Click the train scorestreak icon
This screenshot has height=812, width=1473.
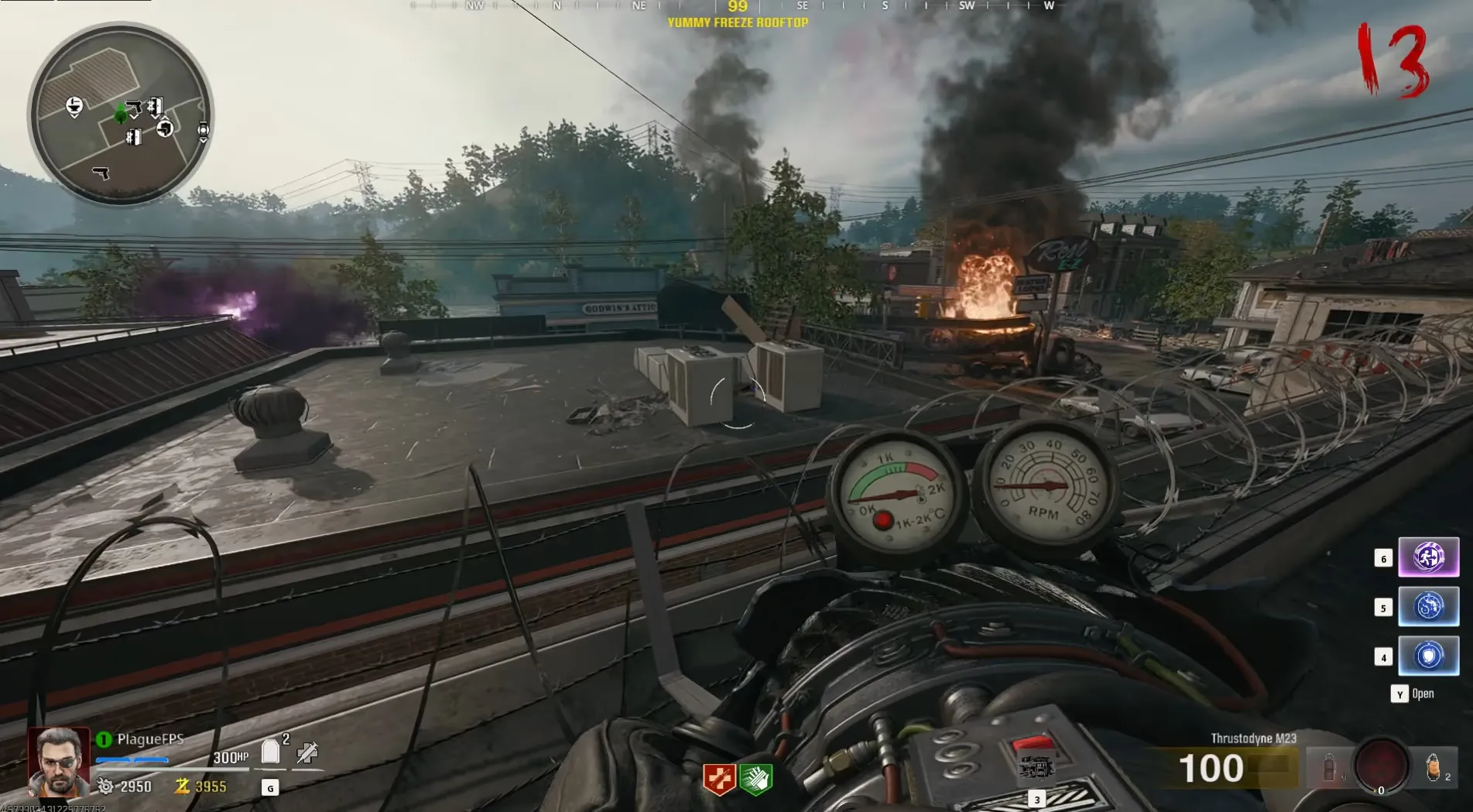coord(1036,768)
